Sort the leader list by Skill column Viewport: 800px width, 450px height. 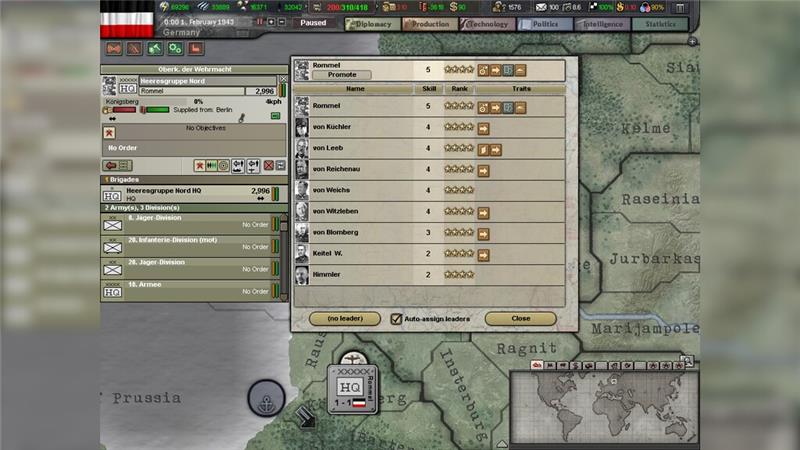(x=428, y=89)
